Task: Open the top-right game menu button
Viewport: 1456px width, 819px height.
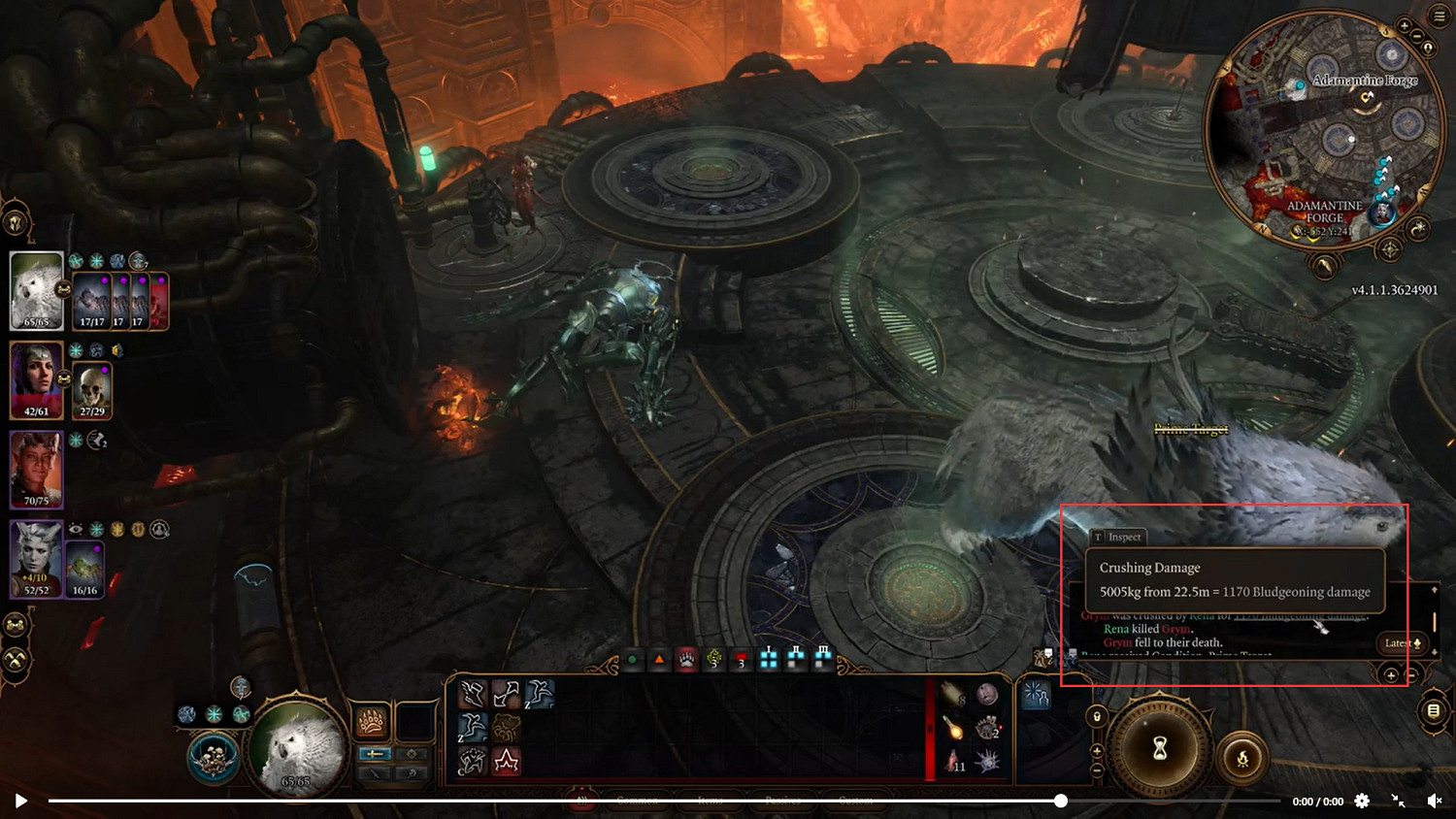Action: 1439,17
